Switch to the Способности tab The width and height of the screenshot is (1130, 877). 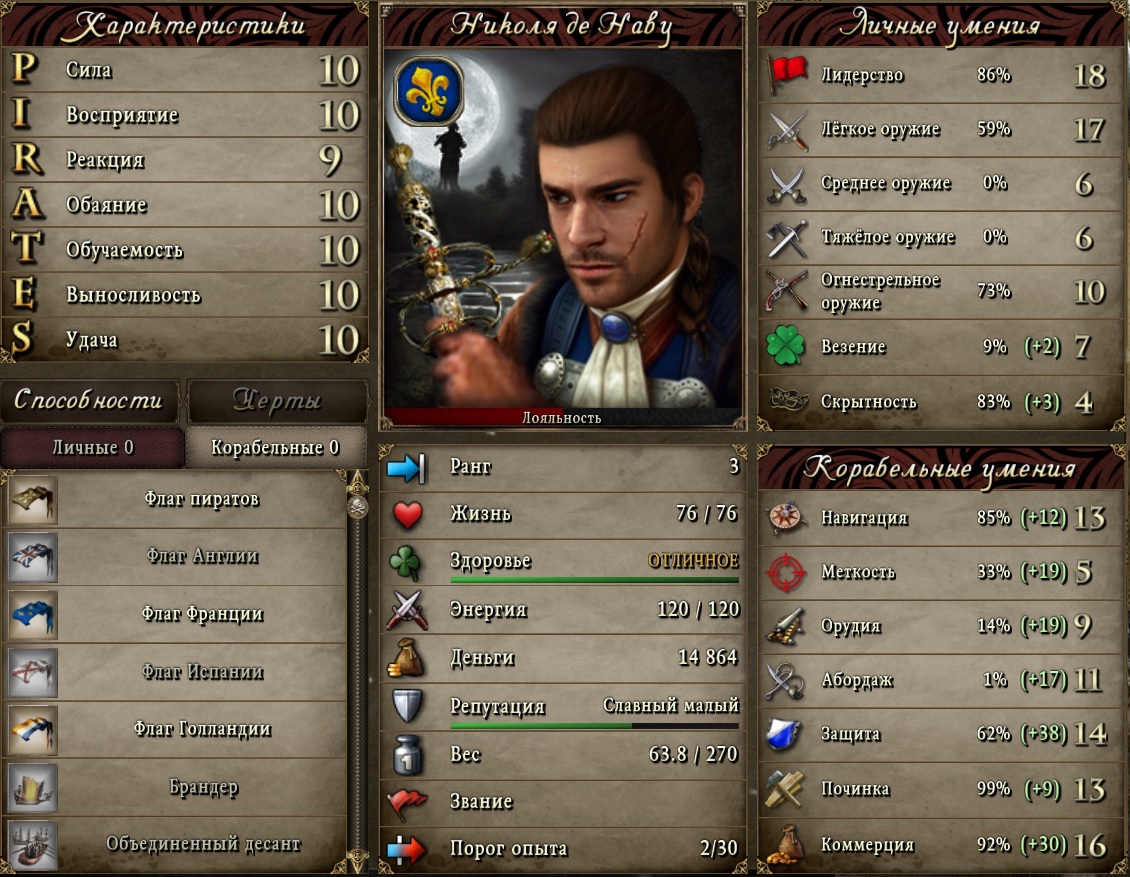[x=89, y=401]
